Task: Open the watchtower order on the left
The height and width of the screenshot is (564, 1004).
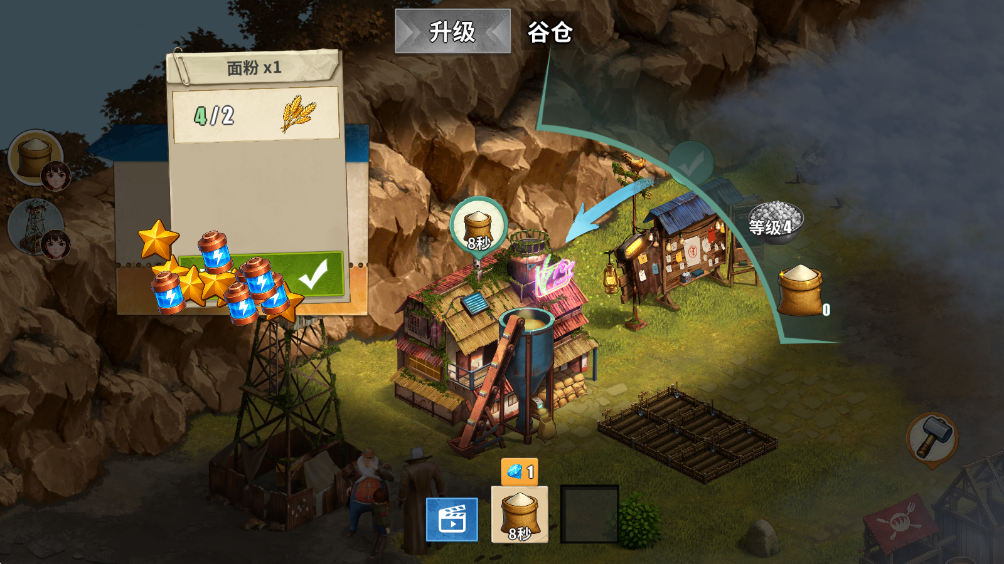Action: coord(36,225)
